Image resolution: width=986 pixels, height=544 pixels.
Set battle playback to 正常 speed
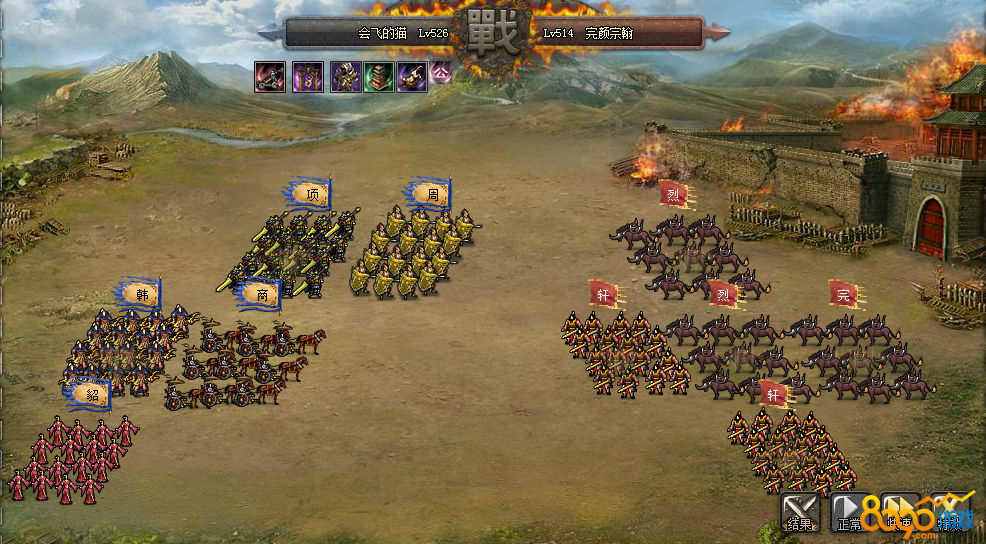click(x=849, y=512)
